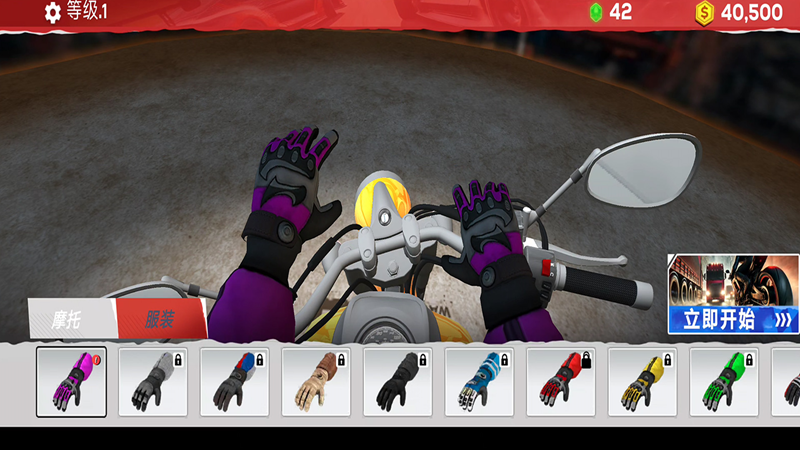This screenshot has width=800, height=450.
Task: Open settings with the gear icon
Action: point(53,13)
